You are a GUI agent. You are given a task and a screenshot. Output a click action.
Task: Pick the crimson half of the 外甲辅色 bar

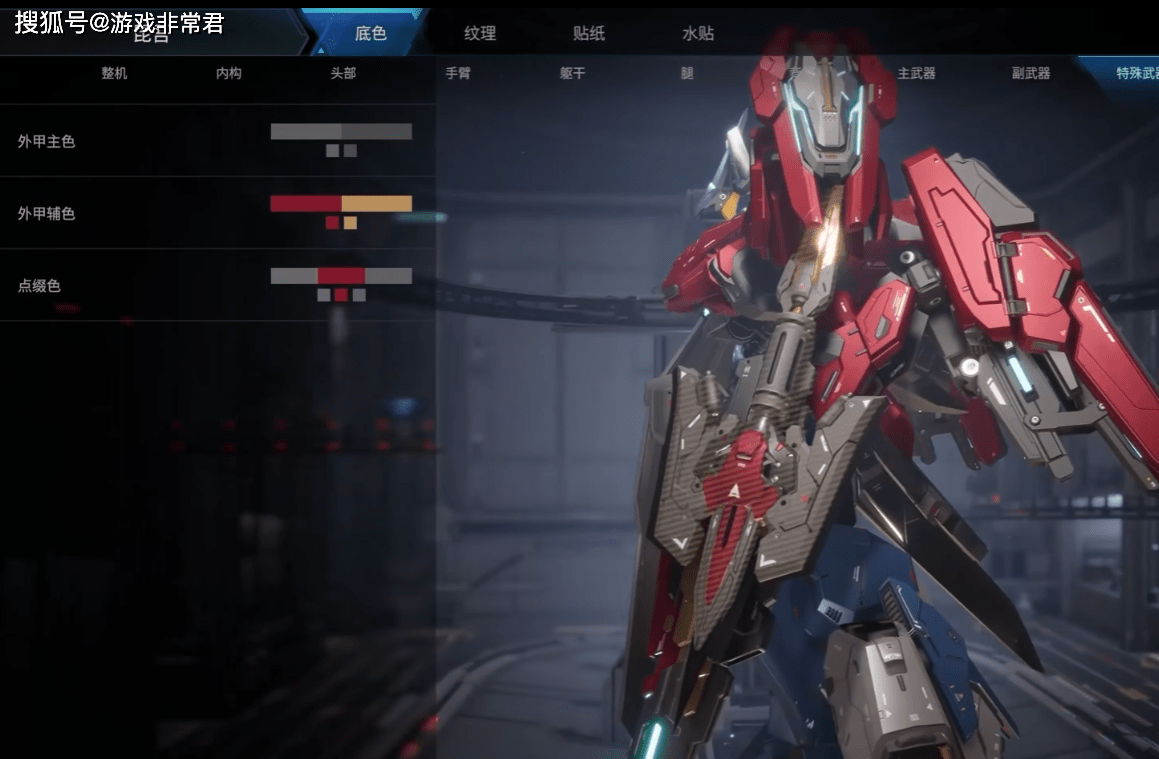[x=305, y=203]
